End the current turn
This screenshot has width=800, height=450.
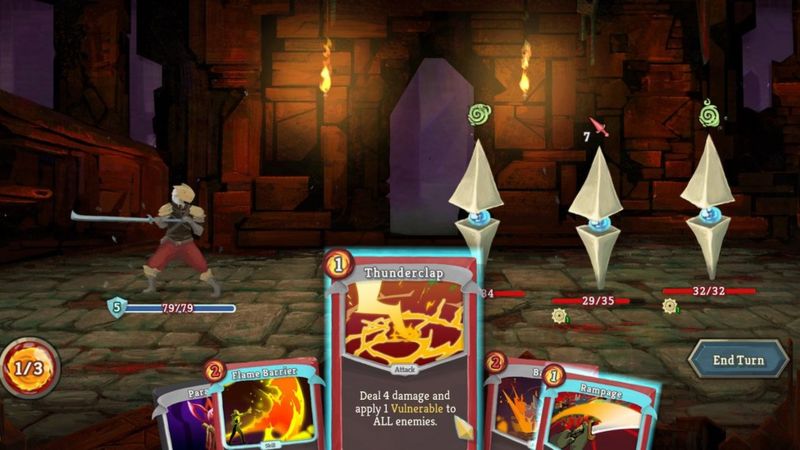tap(737, 359)
